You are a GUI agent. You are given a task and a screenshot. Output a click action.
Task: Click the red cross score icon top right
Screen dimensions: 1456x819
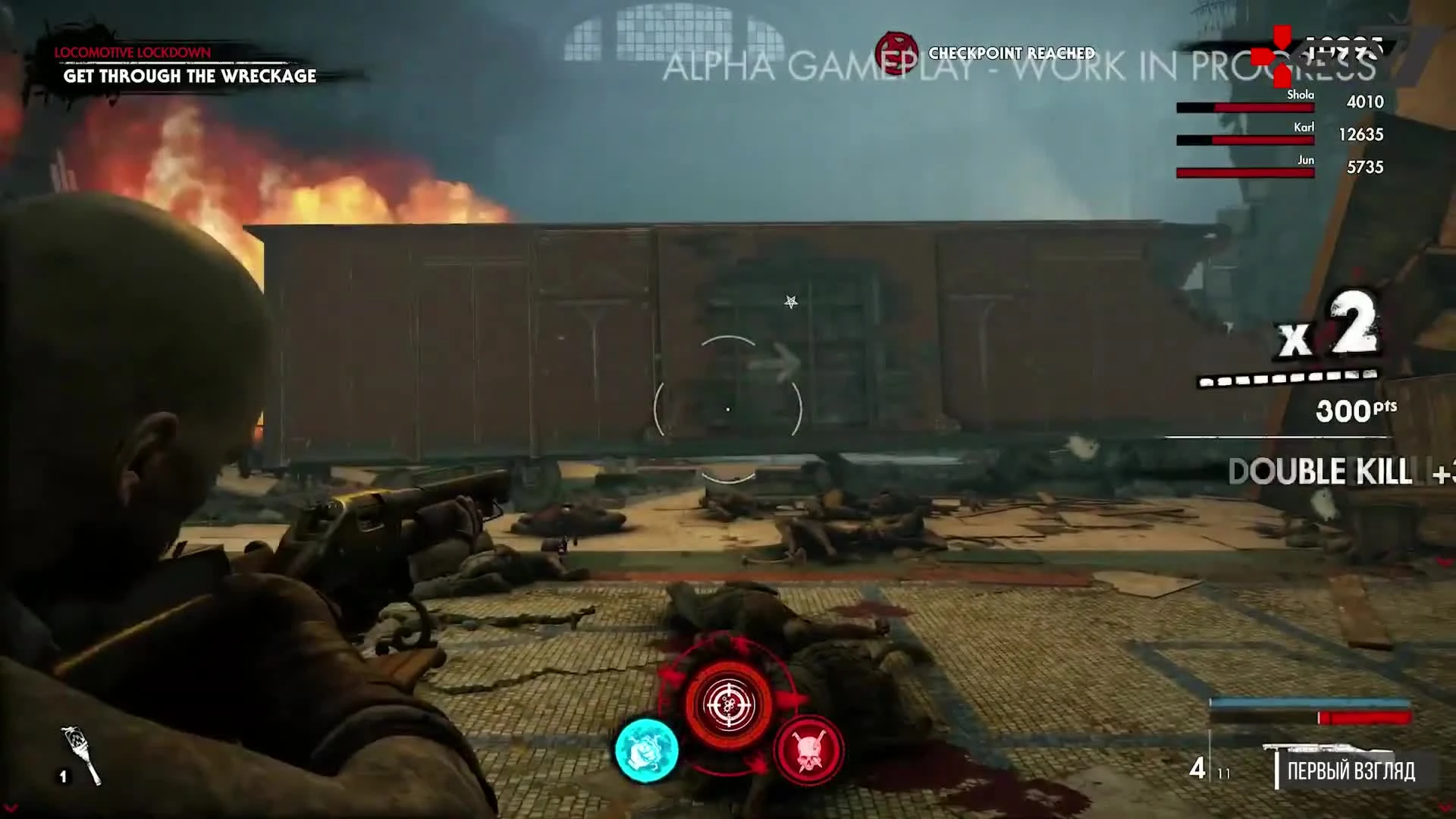click(x=1277, y=57)
